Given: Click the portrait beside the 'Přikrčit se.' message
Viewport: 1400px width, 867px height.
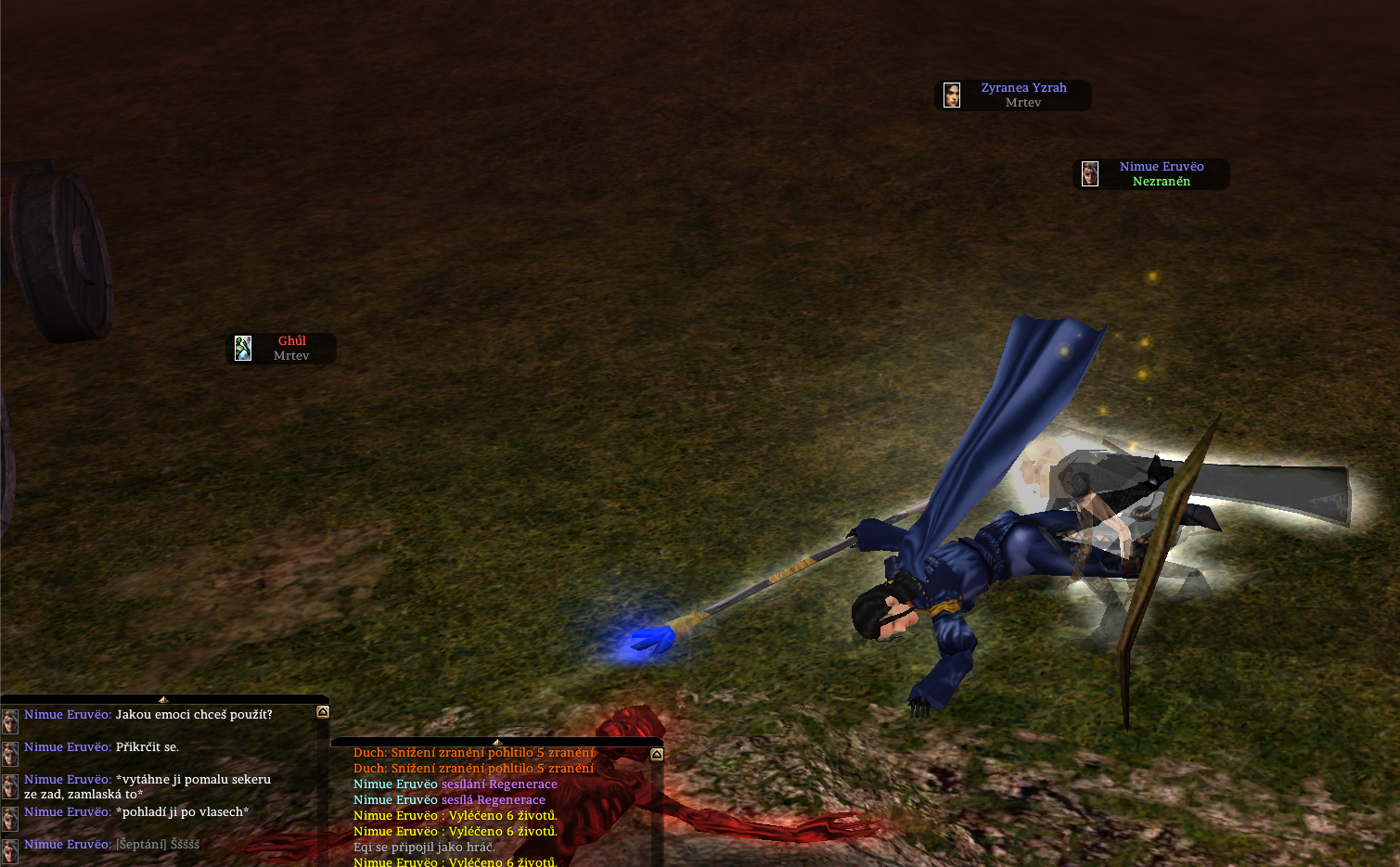Looking at the screenshot, I should point(10,753).
